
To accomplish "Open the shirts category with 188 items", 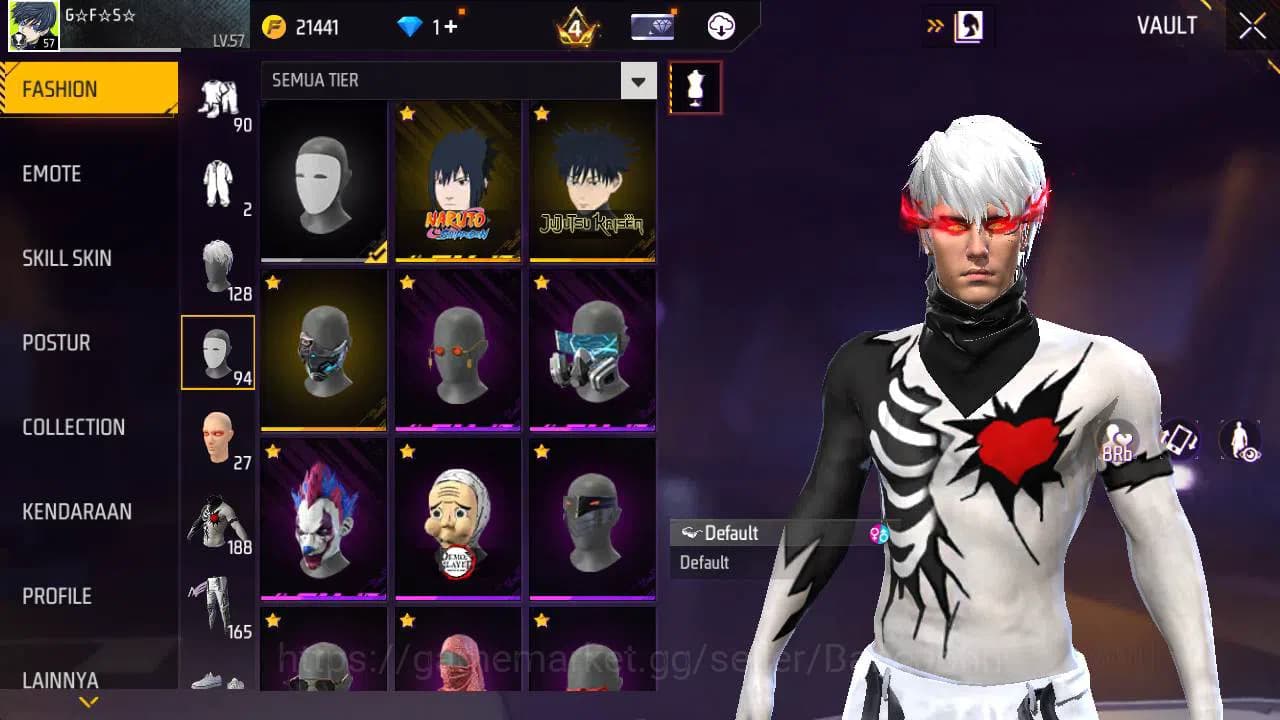I will 218,520.
